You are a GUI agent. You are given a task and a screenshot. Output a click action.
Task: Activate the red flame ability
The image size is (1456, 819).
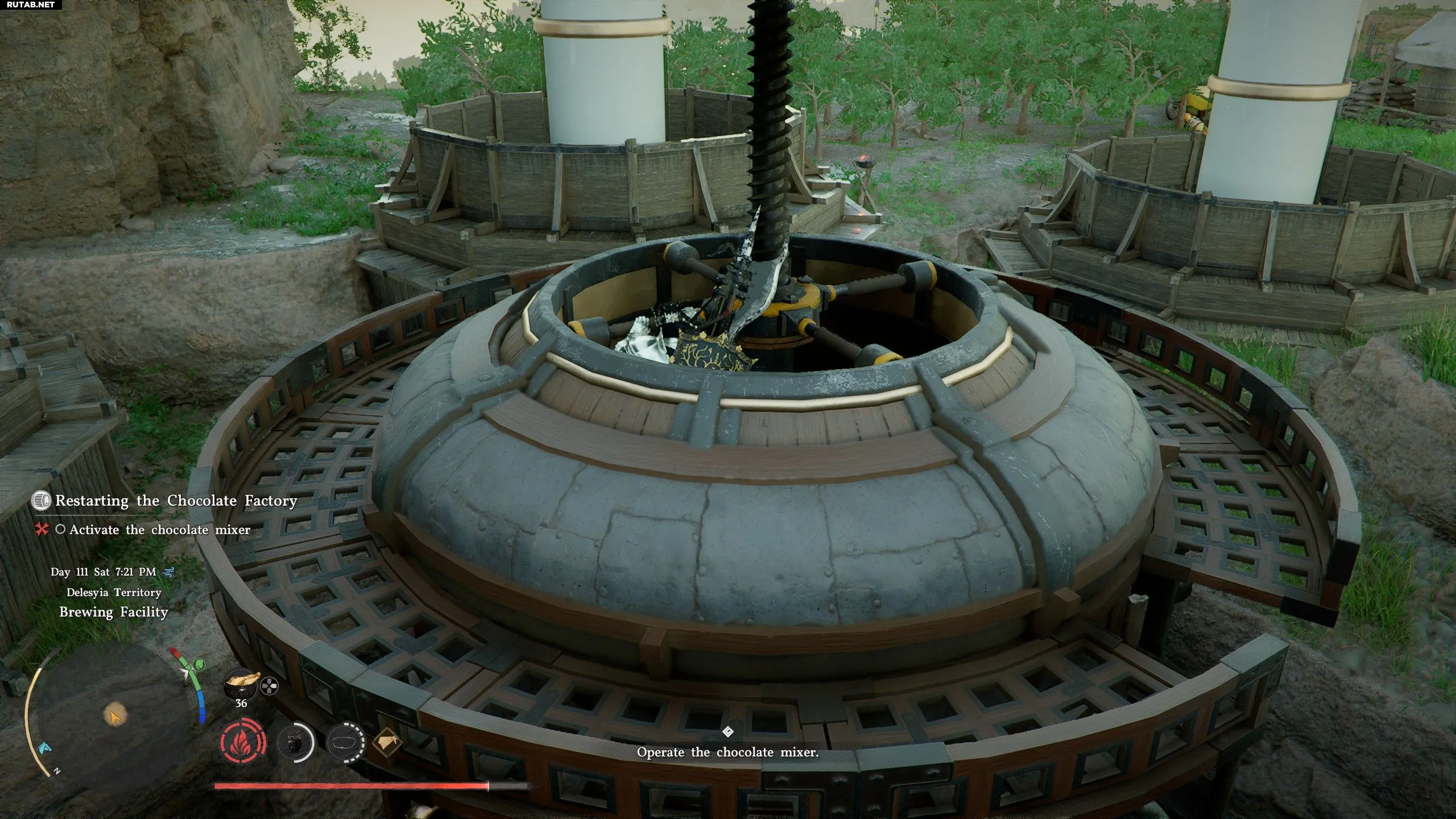tap(243, 743)
